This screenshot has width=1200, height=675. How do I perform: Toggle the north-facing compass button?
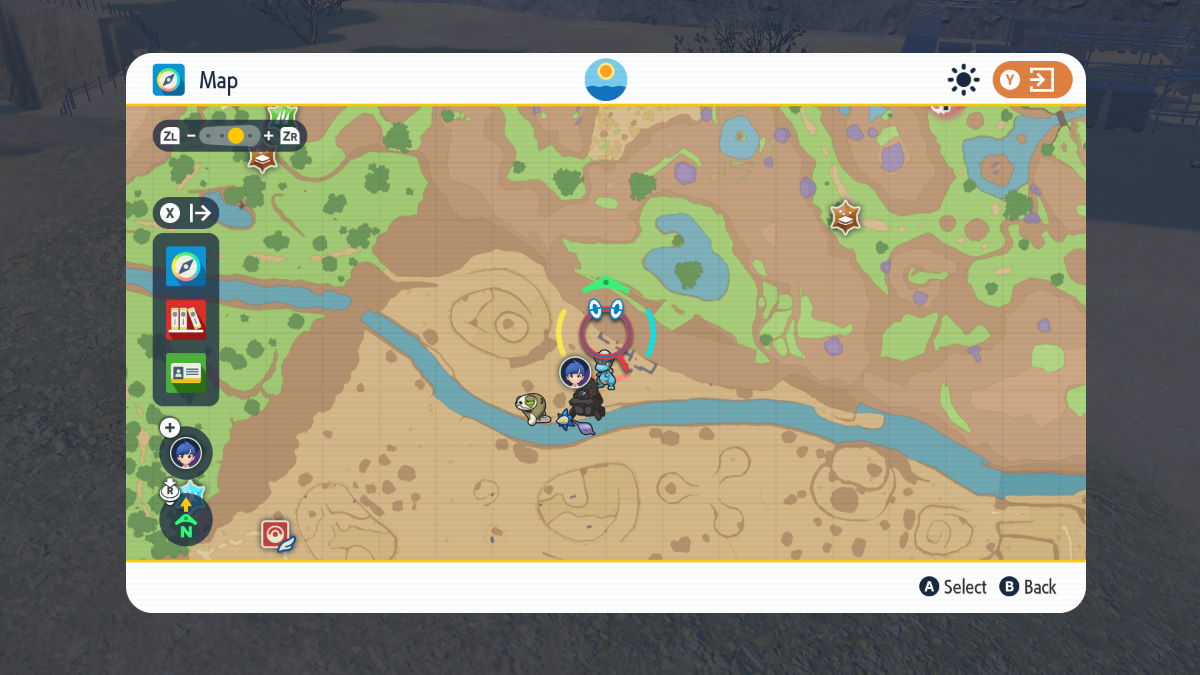pyautogui.click(x=186, y=521)
